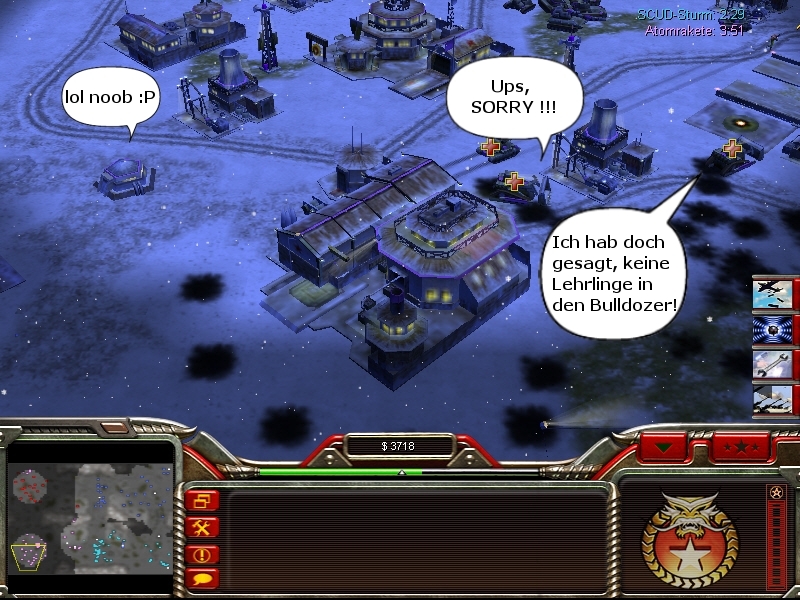Open the options menu with the windows icon
Screen dimensions: 800x600
tap(204, 500)
